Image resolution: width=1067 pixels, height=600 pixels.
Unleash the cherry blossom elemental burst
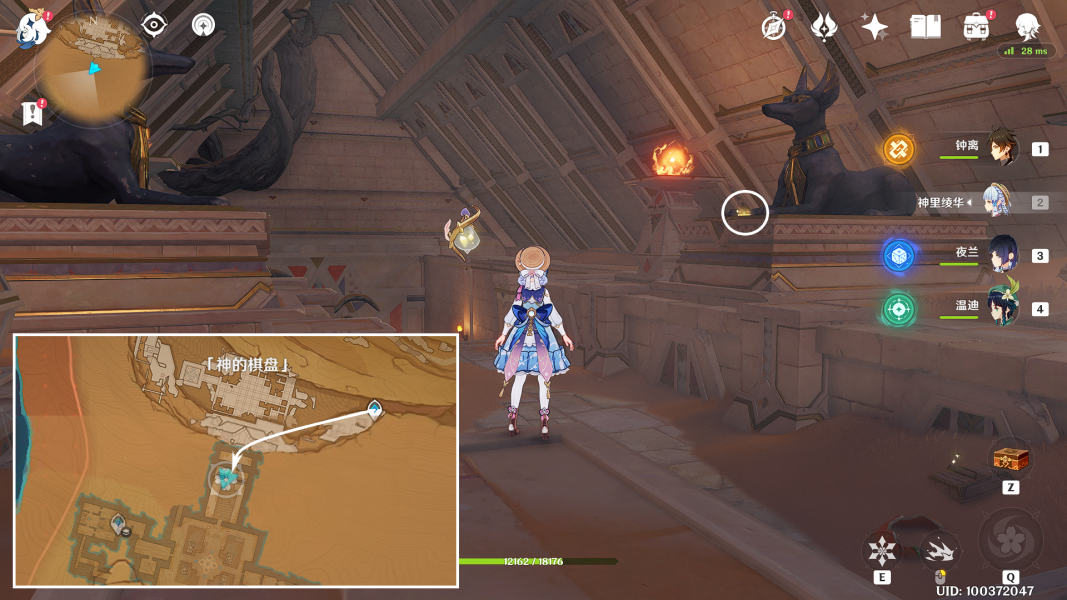coord(1010,541)
